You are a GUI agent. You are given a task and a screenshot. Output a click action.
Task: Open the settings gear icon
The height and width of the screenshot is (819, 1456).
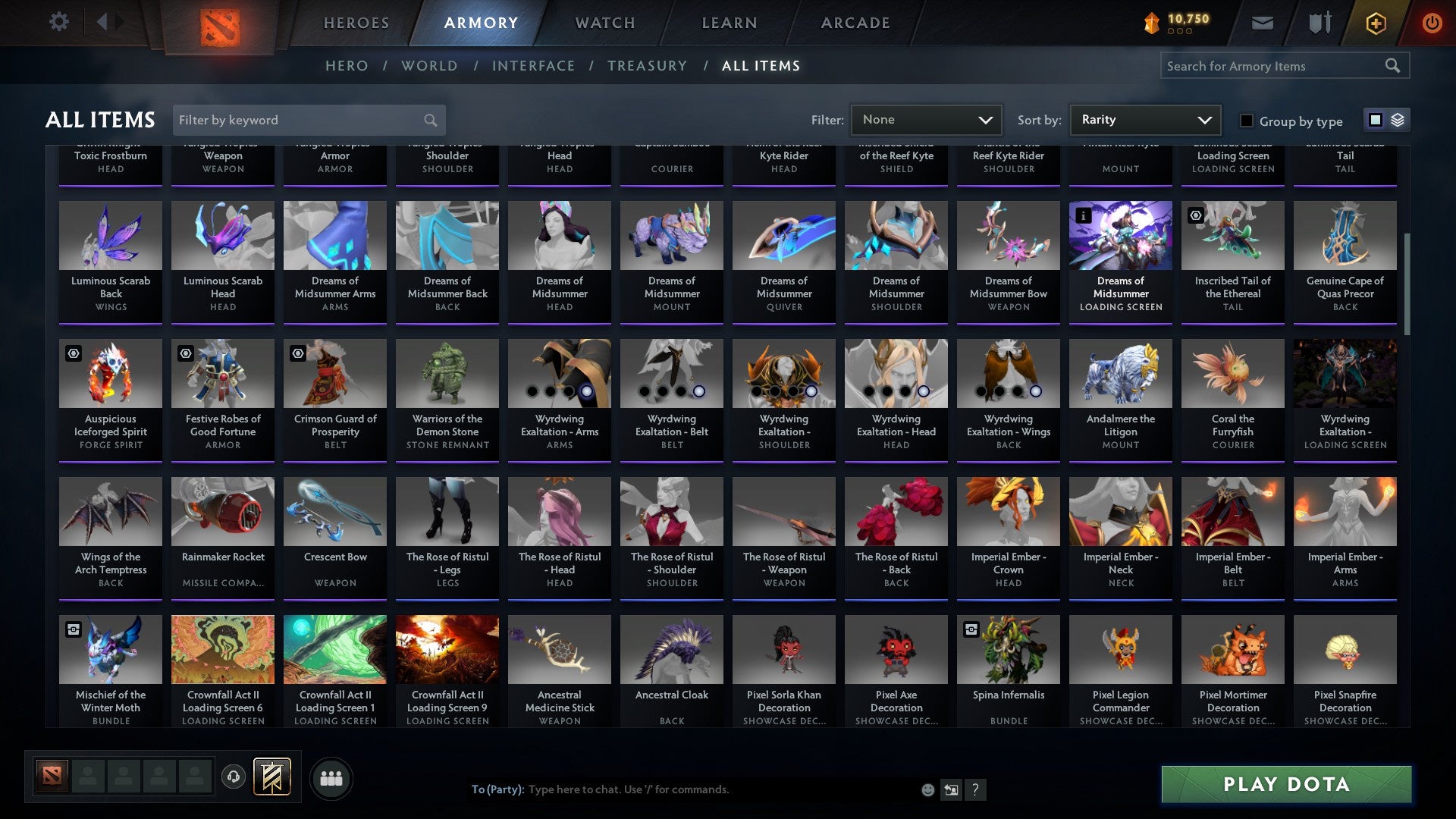(58, 22)
